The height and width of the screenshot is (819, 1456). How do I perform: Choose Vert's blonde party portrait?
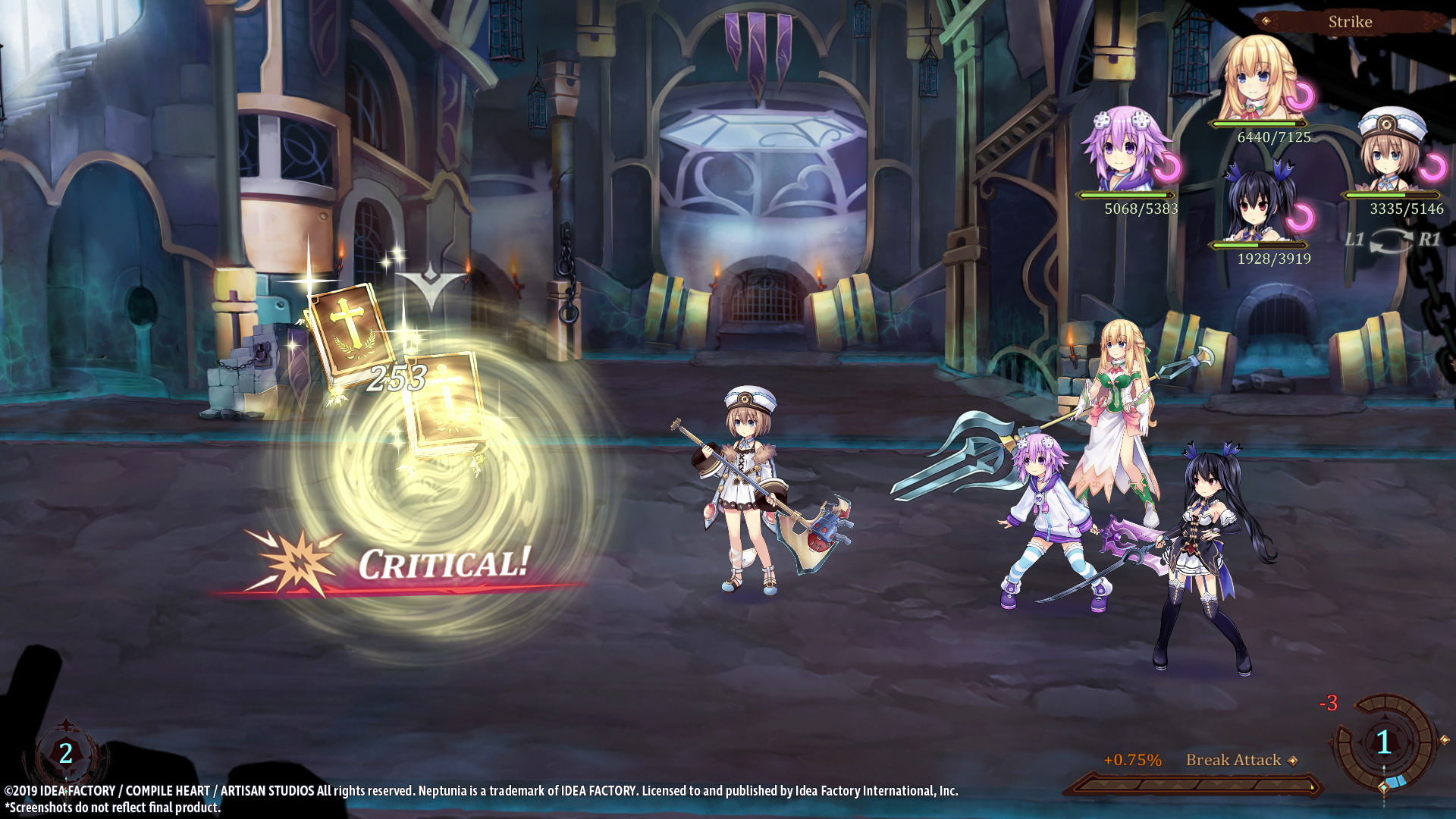point(1261,80)
